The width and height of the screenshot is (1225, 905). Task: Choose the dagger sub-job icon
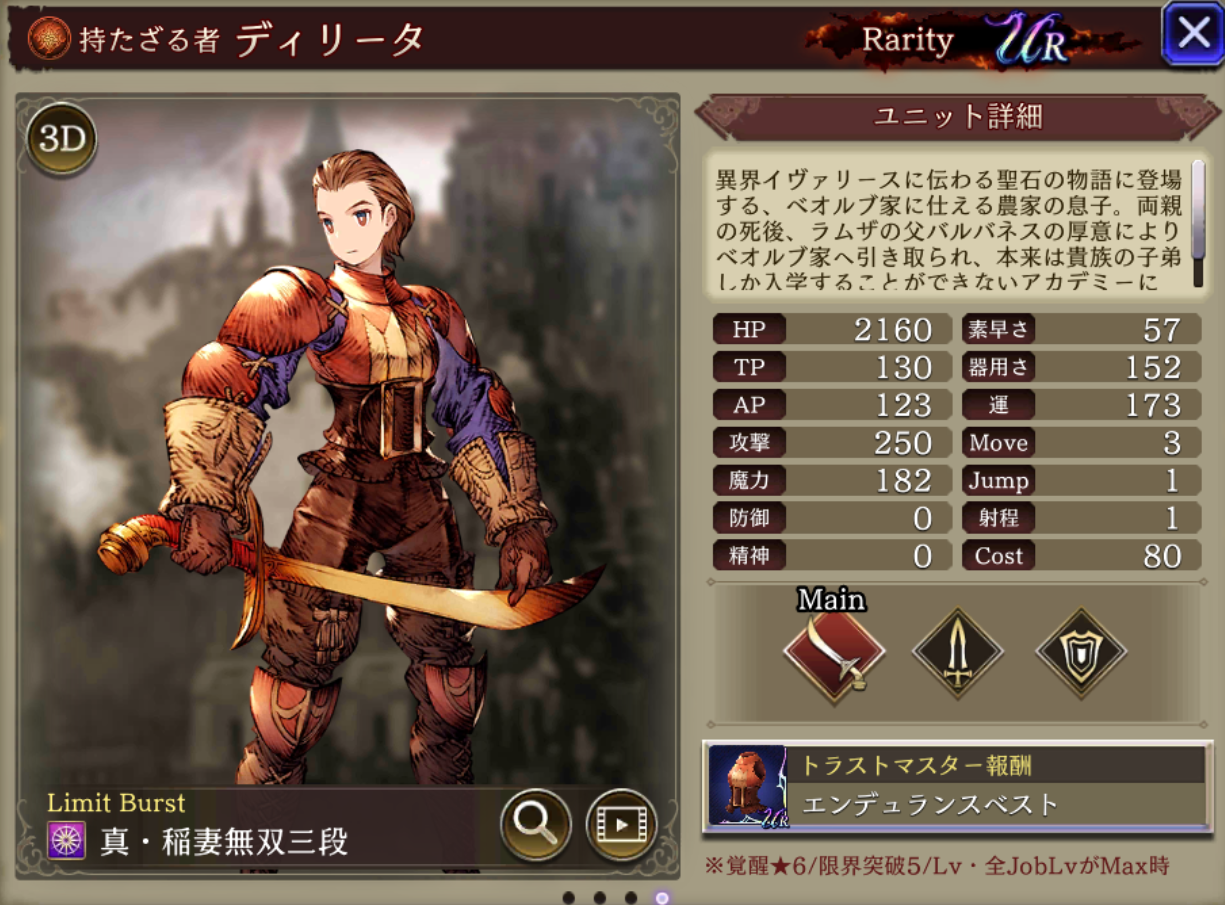point(958,655)
